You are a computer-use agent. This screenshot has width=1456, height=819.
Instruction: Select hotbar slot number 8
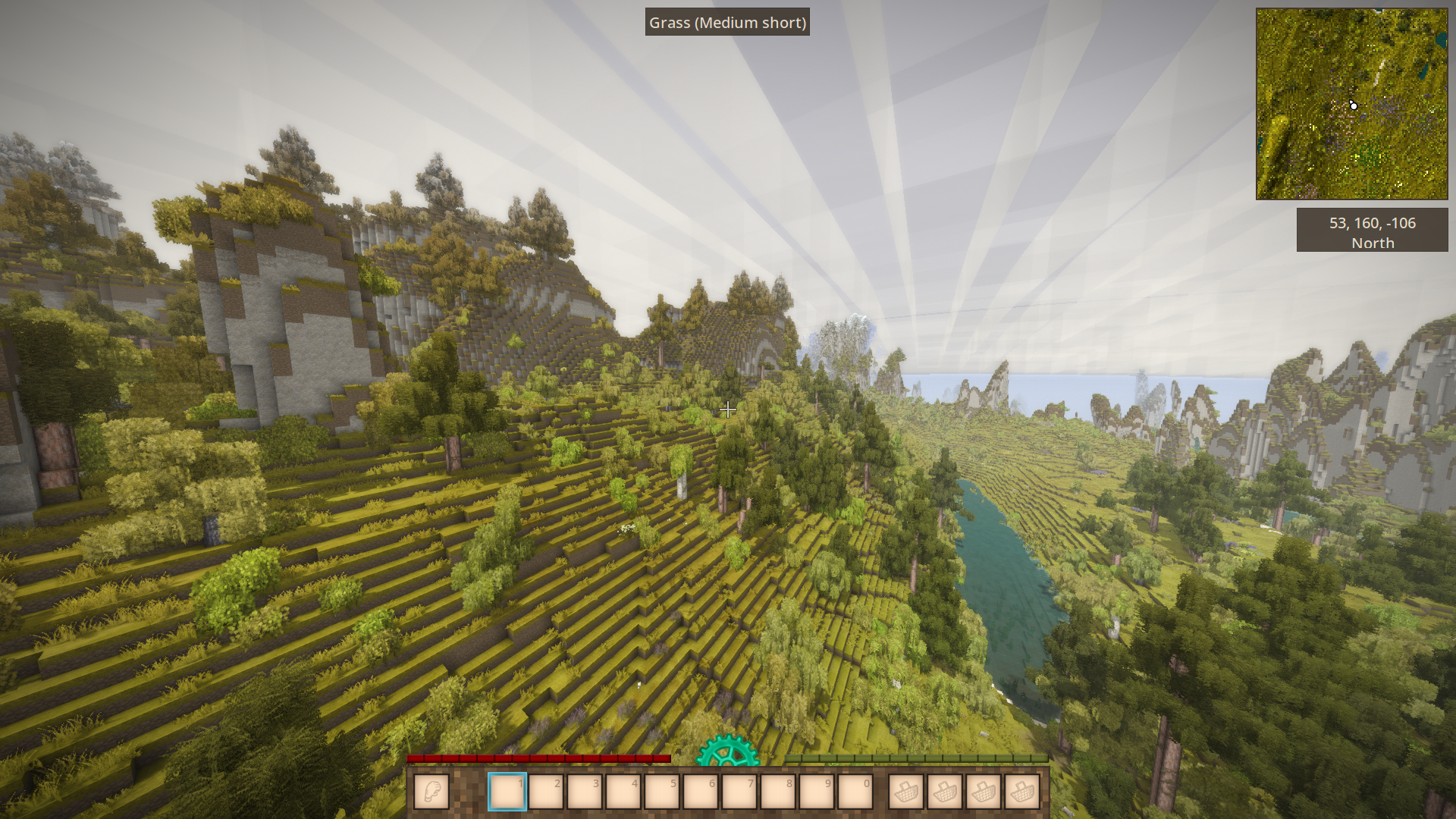point(778,792)
